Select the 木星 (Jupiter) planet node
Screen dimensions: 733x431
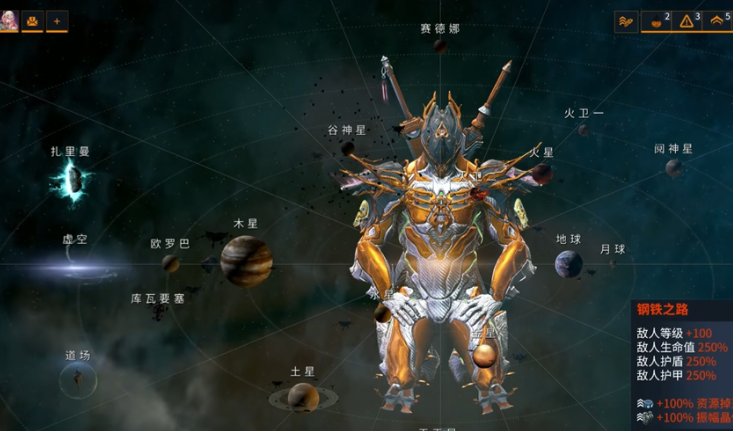[246, 259]
